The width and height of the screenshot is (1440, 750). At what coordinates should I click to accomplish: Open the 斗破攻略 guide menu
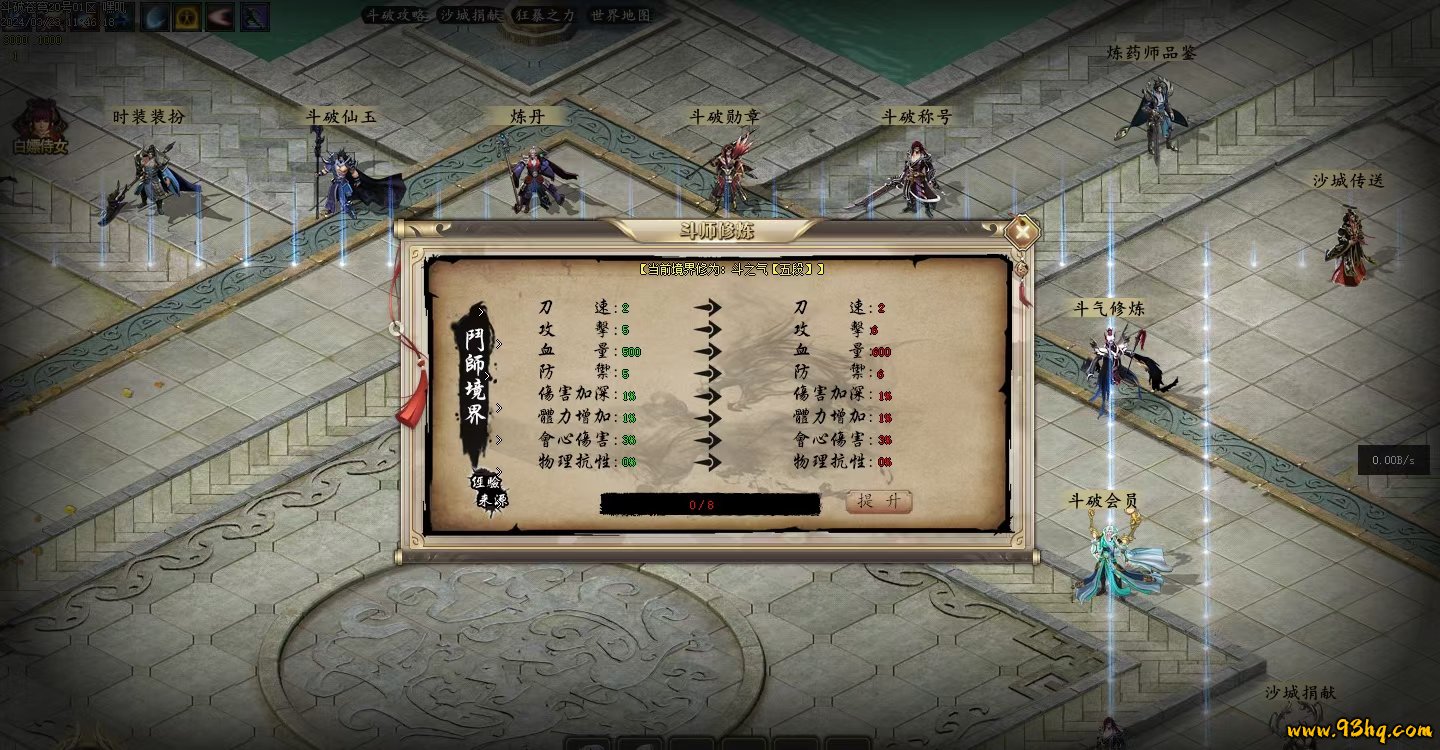coord(395,16)
